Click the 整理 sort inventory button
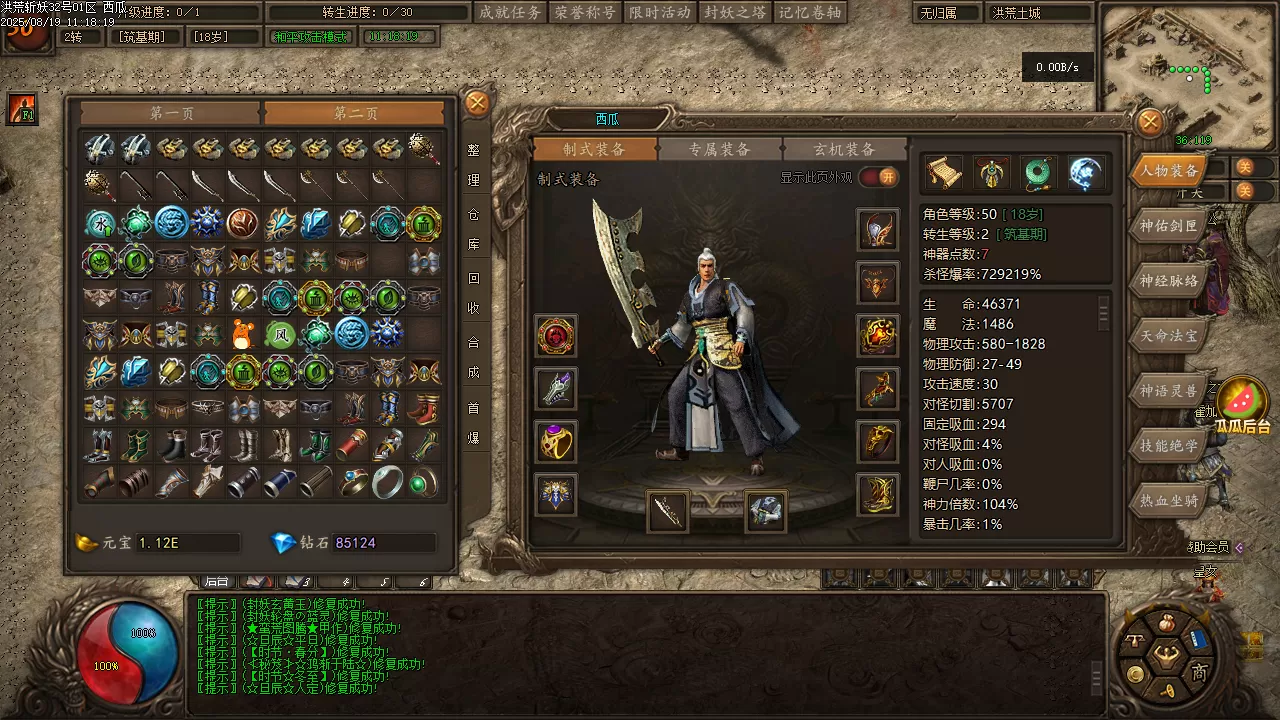This screenshot has height=720, width=1280. (474, 166)
